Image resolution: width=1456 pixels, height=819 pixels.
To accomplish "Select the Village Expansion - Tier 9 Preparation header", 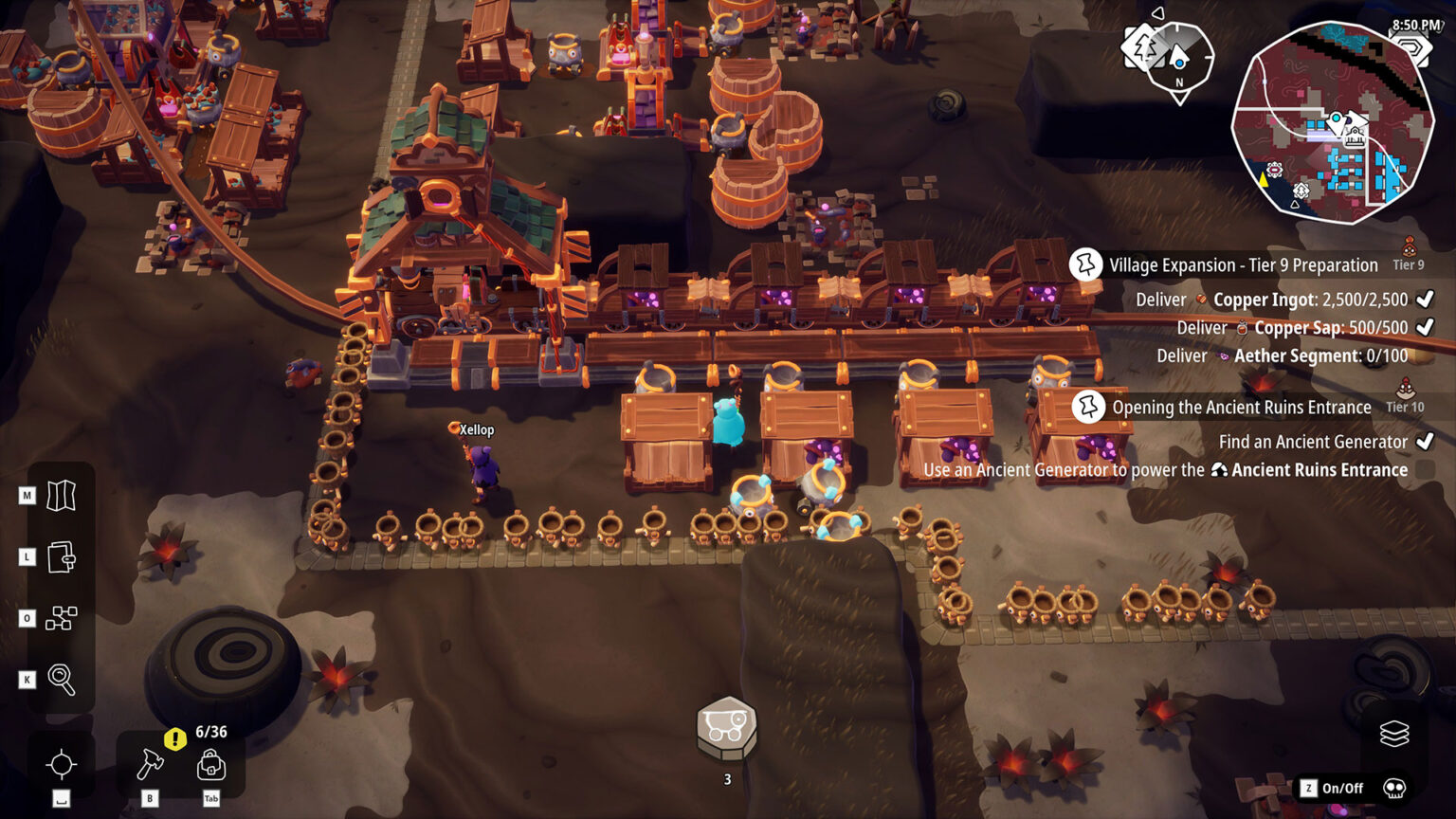I will pos(1245,265).
